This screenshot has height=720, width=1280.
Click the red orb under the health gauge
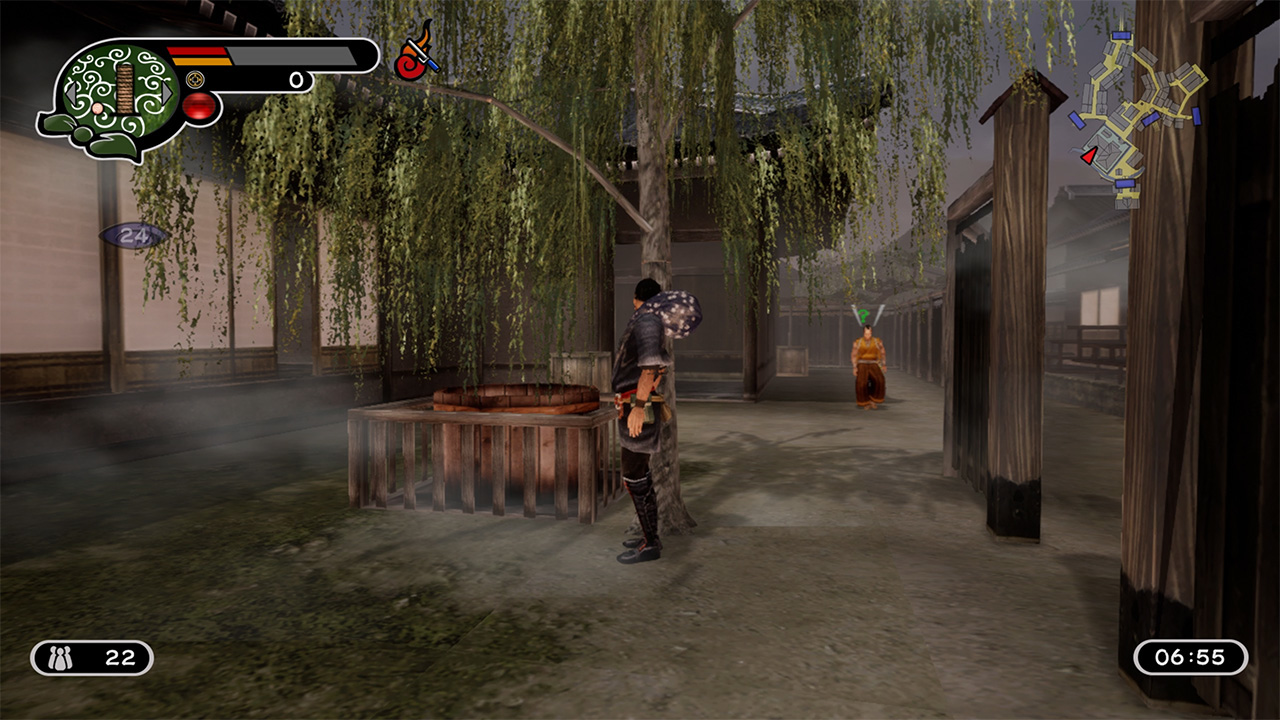(x=199, y=105)
